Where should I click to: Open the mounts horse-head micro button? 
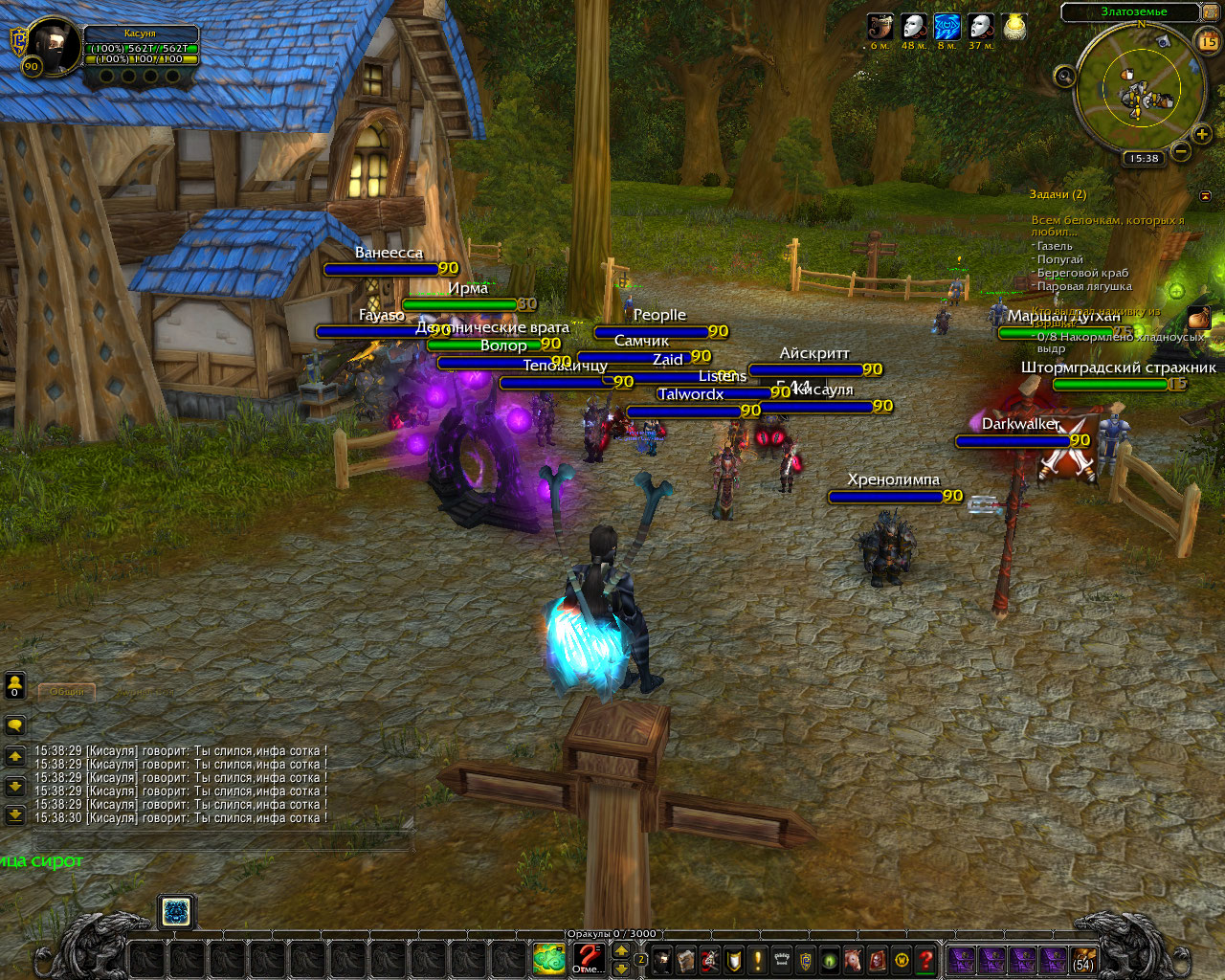coord(853,959)
